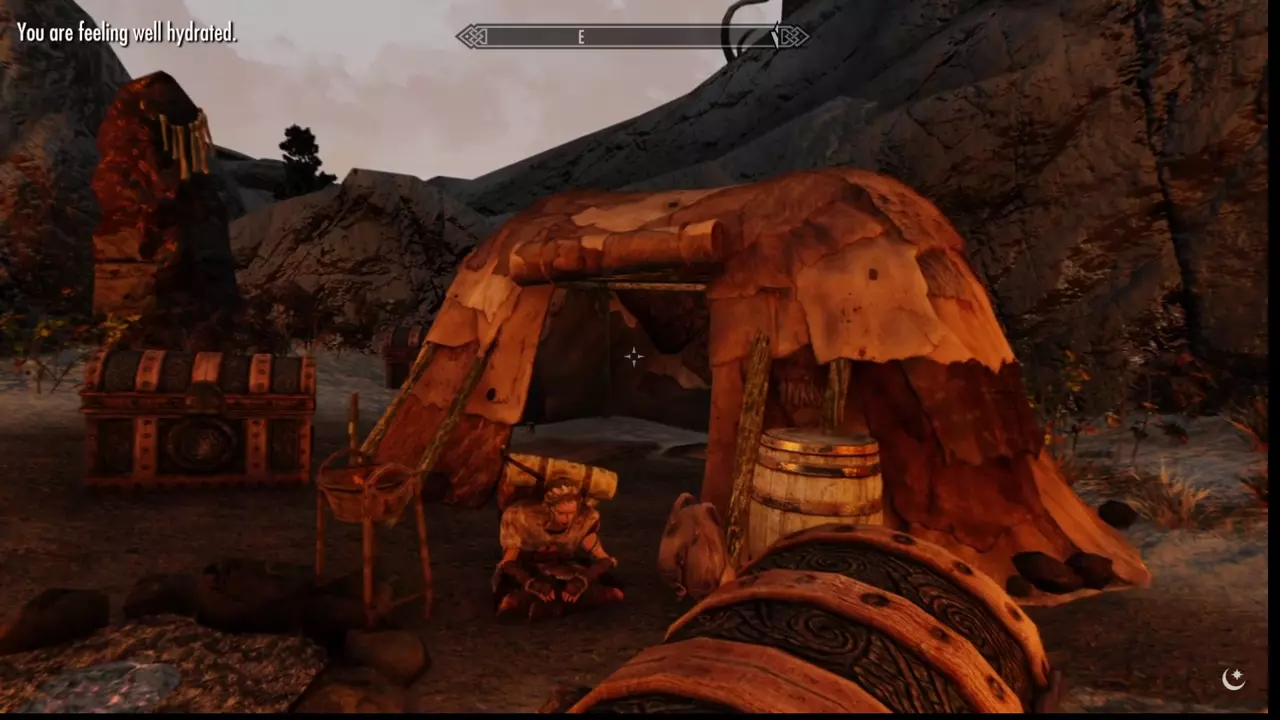Select the crescent moon status icon

[x=1234, y=679]
